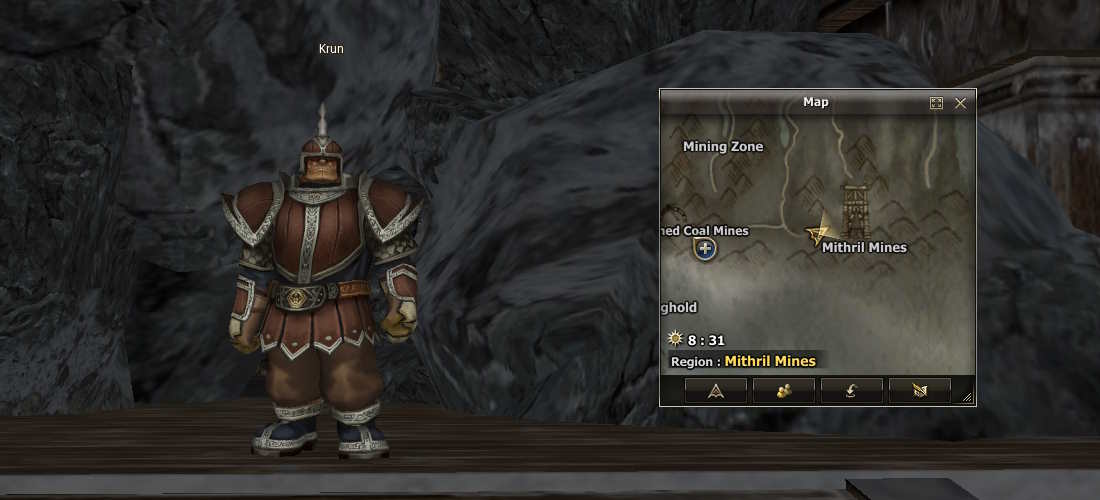Click the Mithril Mines label on map
The image size is (1100, 500).
point(864,247)
